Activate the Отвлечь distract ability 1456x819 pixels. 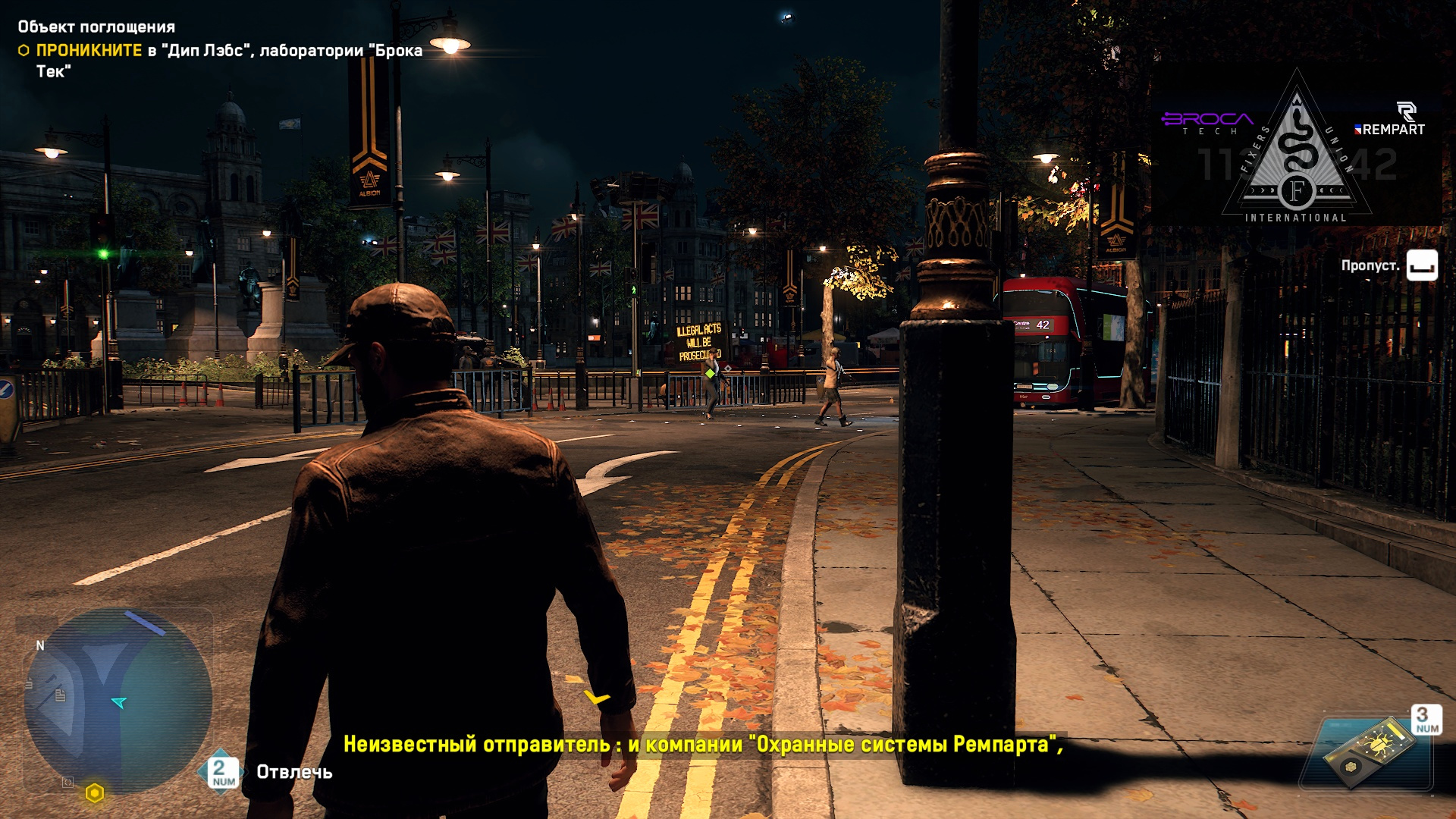pyautogui.click(x=293, y=772)
